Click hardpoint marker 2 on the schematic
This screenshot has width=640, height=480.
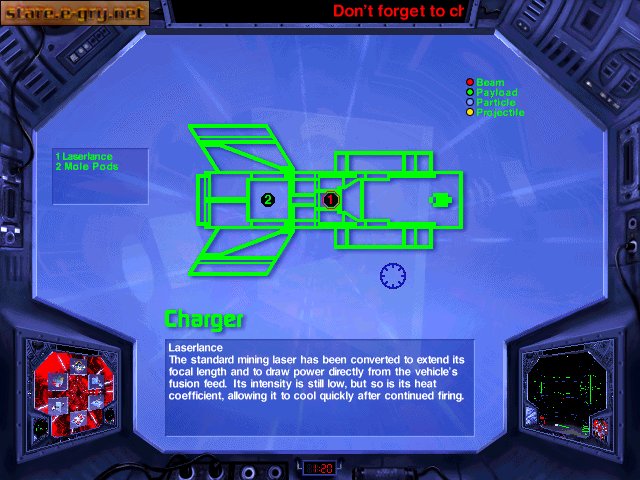click(x=268, y=200)
